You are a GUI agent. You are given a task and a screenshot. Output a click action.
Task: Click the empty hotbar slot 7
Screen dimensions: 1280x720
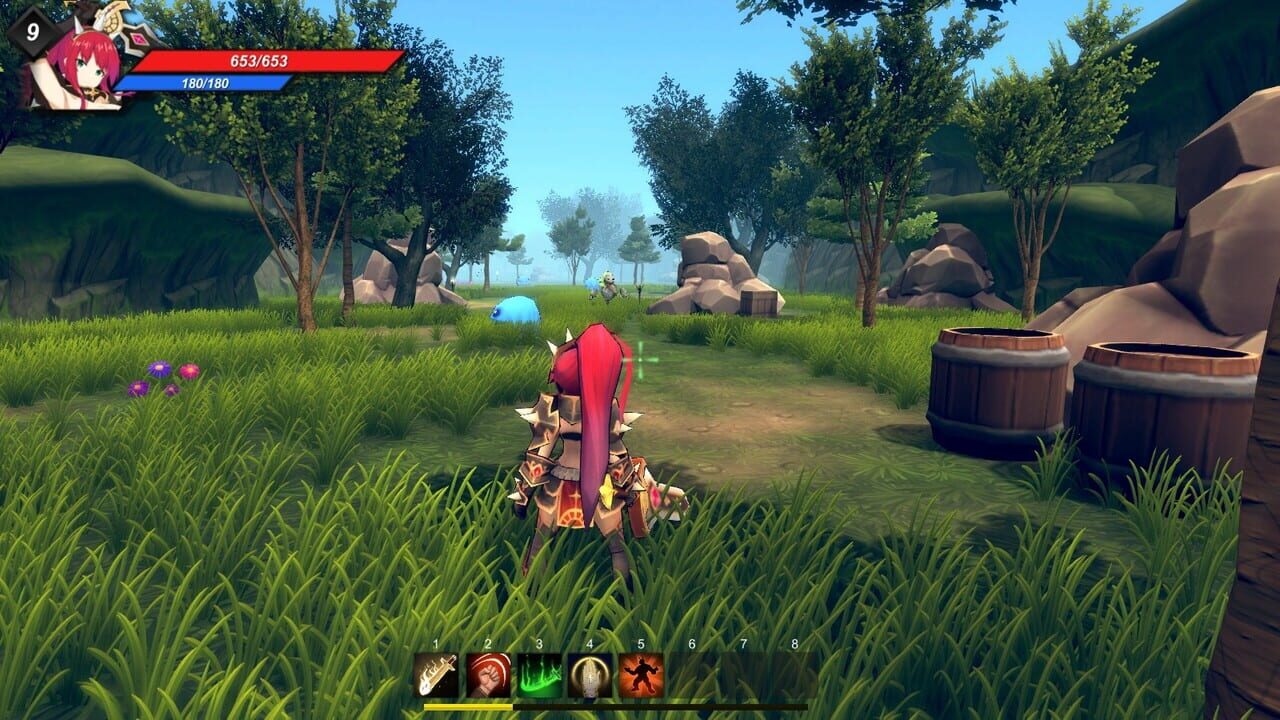(x=742, y=675)
